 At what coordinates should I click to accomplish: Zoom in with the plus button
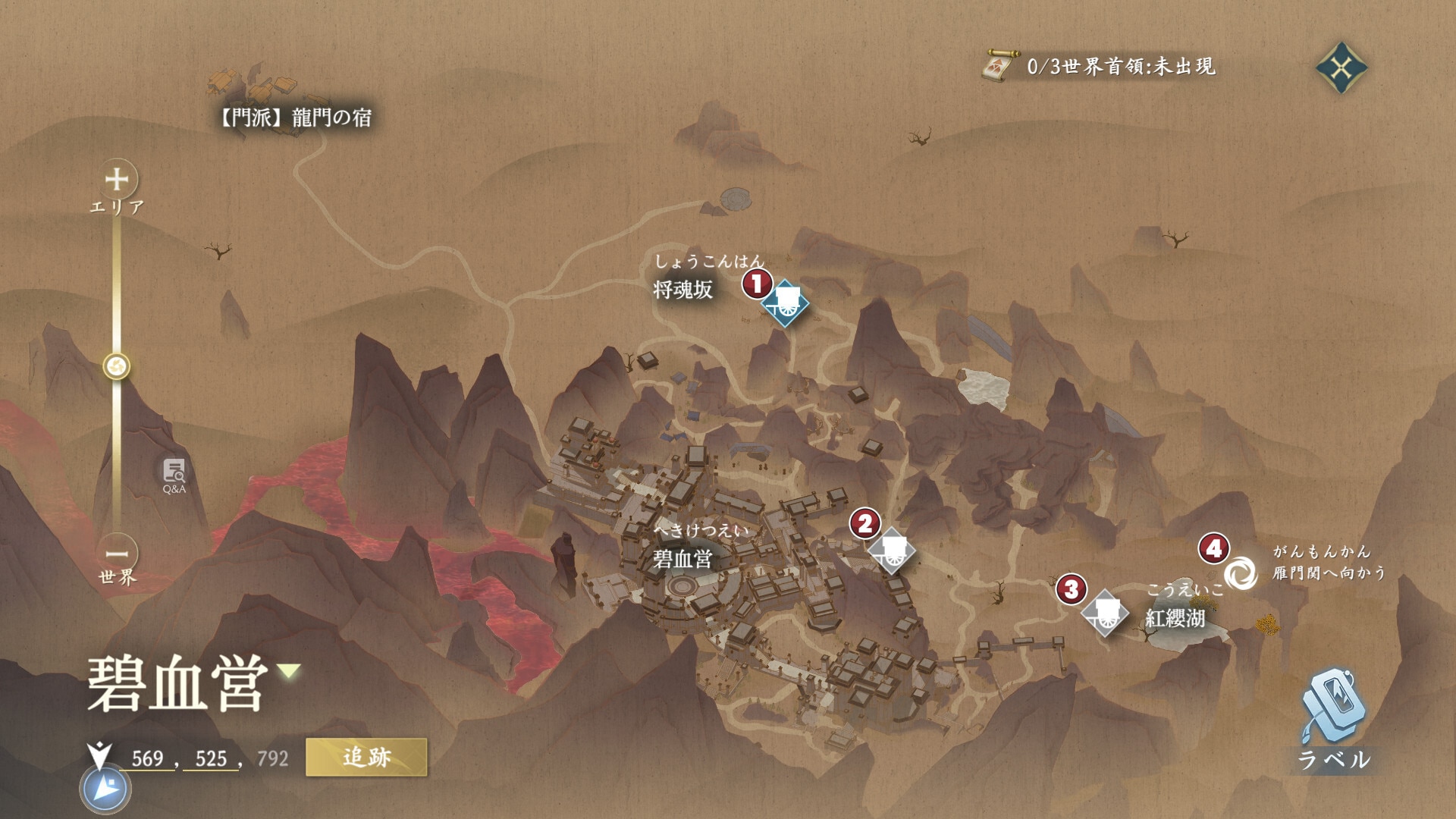point(117,180)
